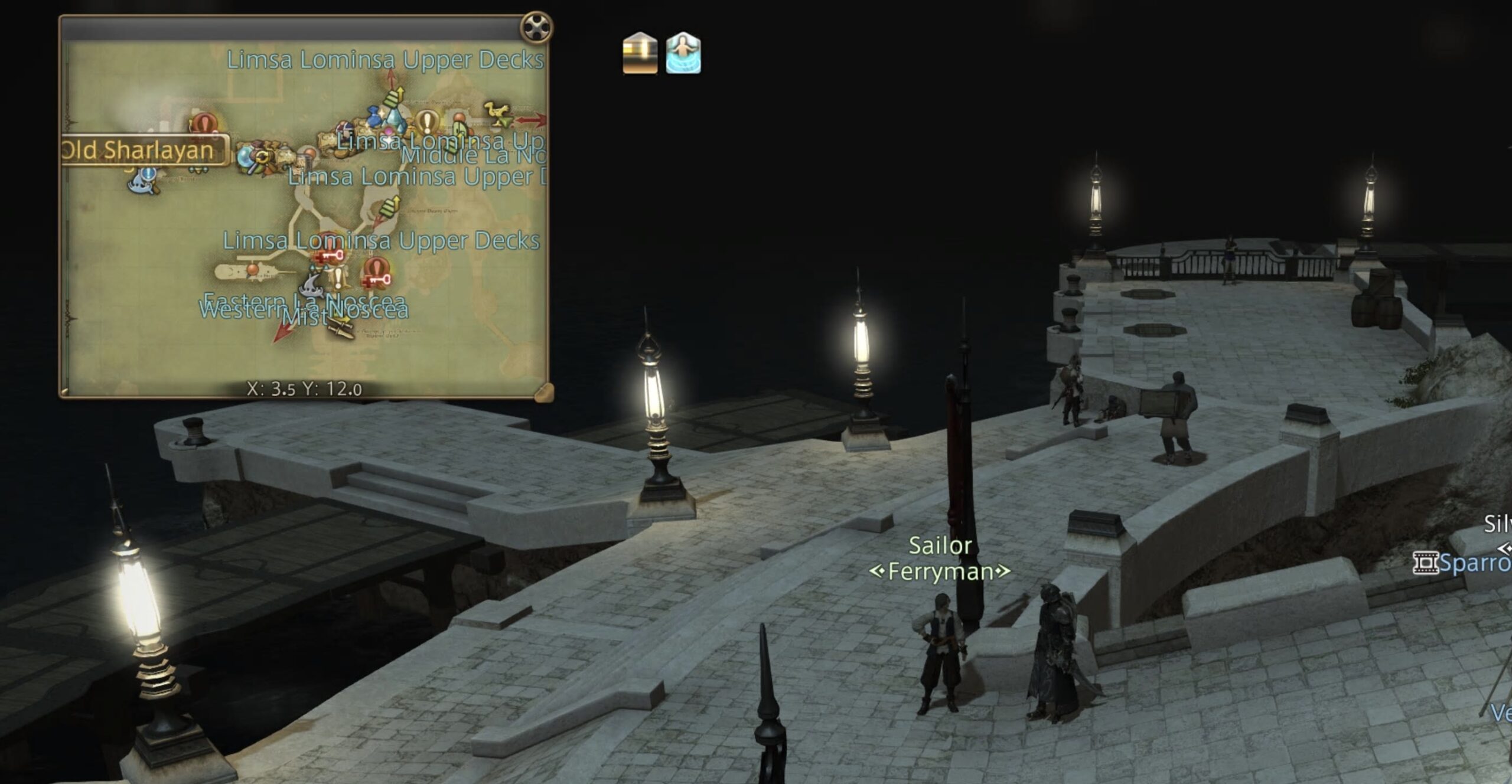Click a red main scenario quest marker on map
The image size is (1512, 784).
[204, 122]
